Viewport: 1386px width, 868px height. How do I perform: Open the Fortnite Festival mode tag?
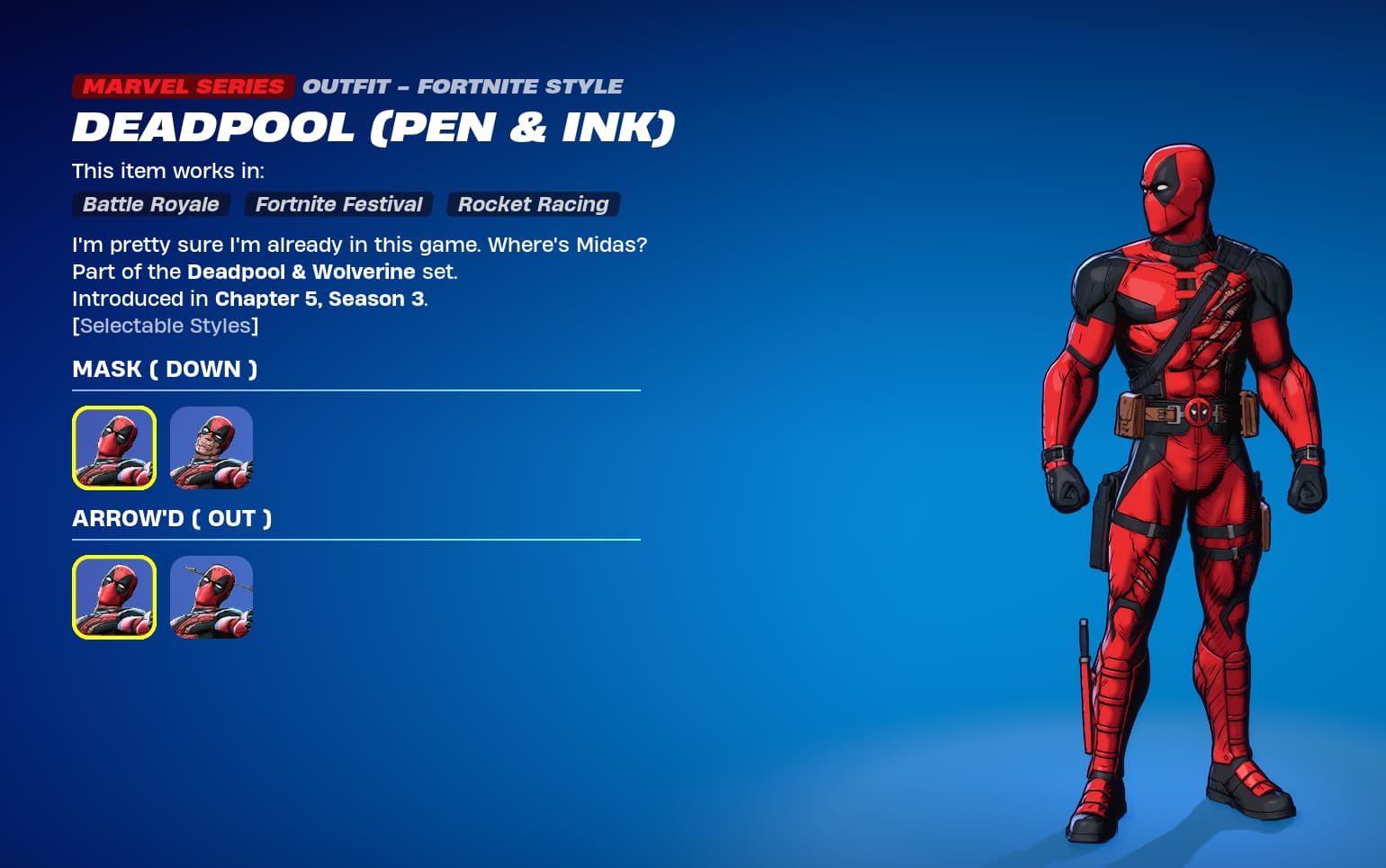click(338, 204)
